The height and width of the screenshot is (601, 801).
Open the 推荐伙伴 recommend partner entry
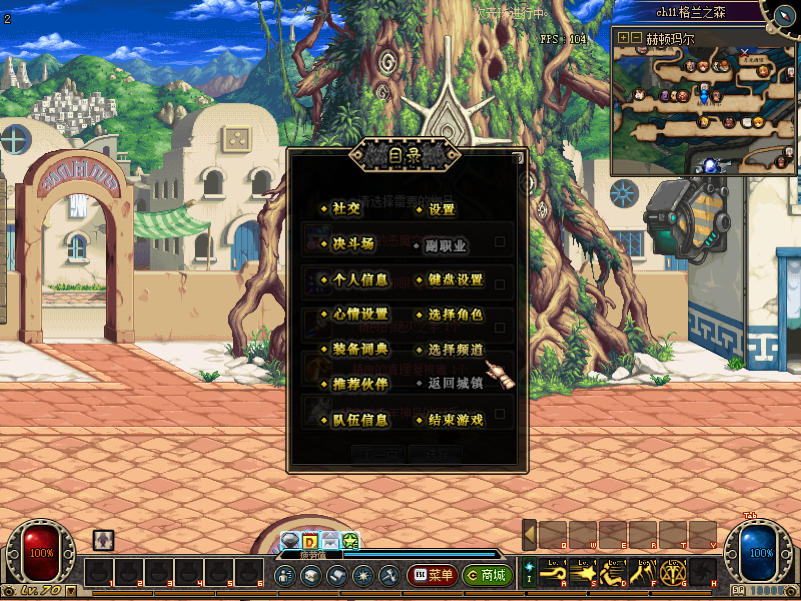point(359,384)
